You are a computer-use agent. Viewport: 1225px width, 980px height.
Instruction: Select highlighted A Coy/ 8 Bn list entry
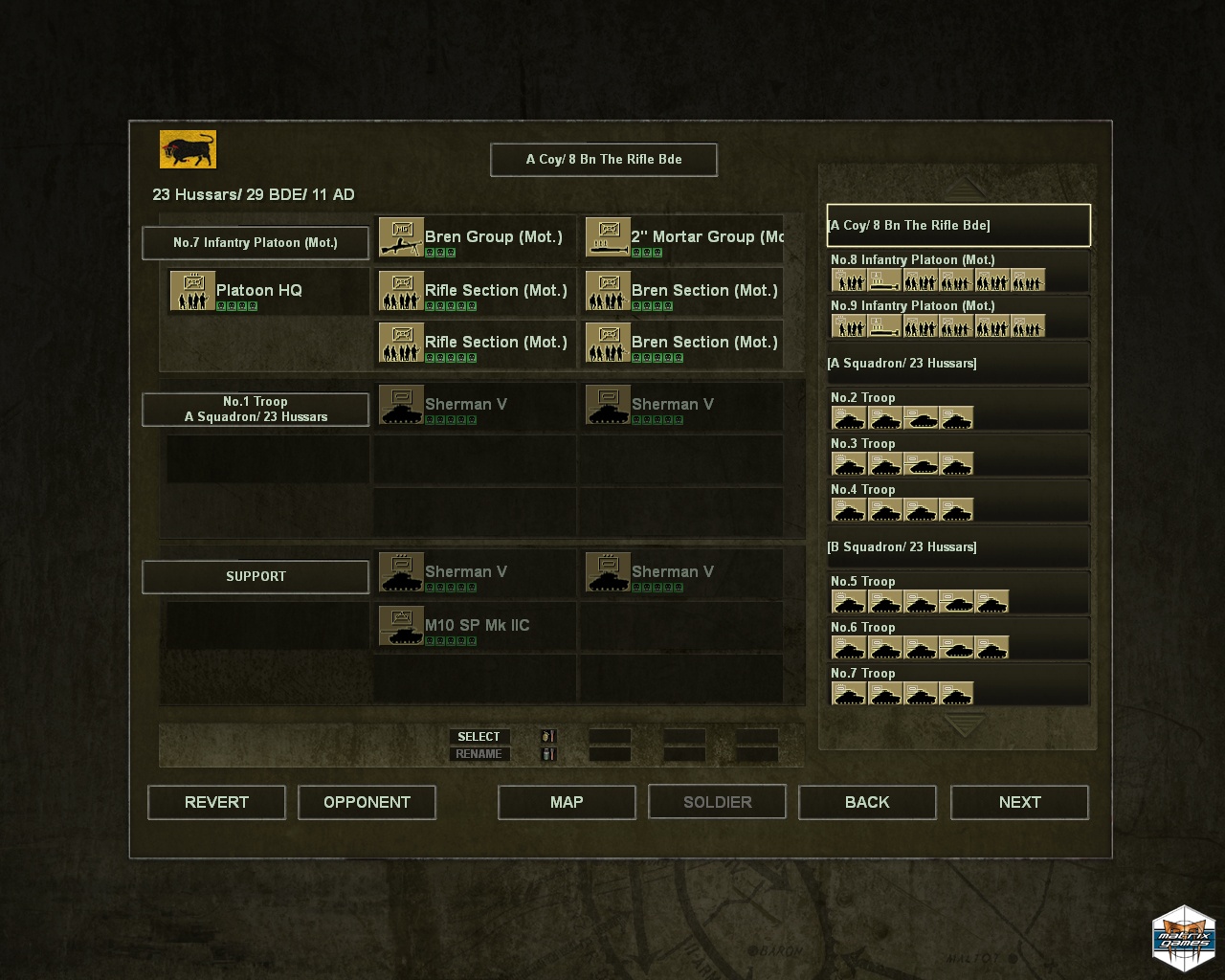957,226
